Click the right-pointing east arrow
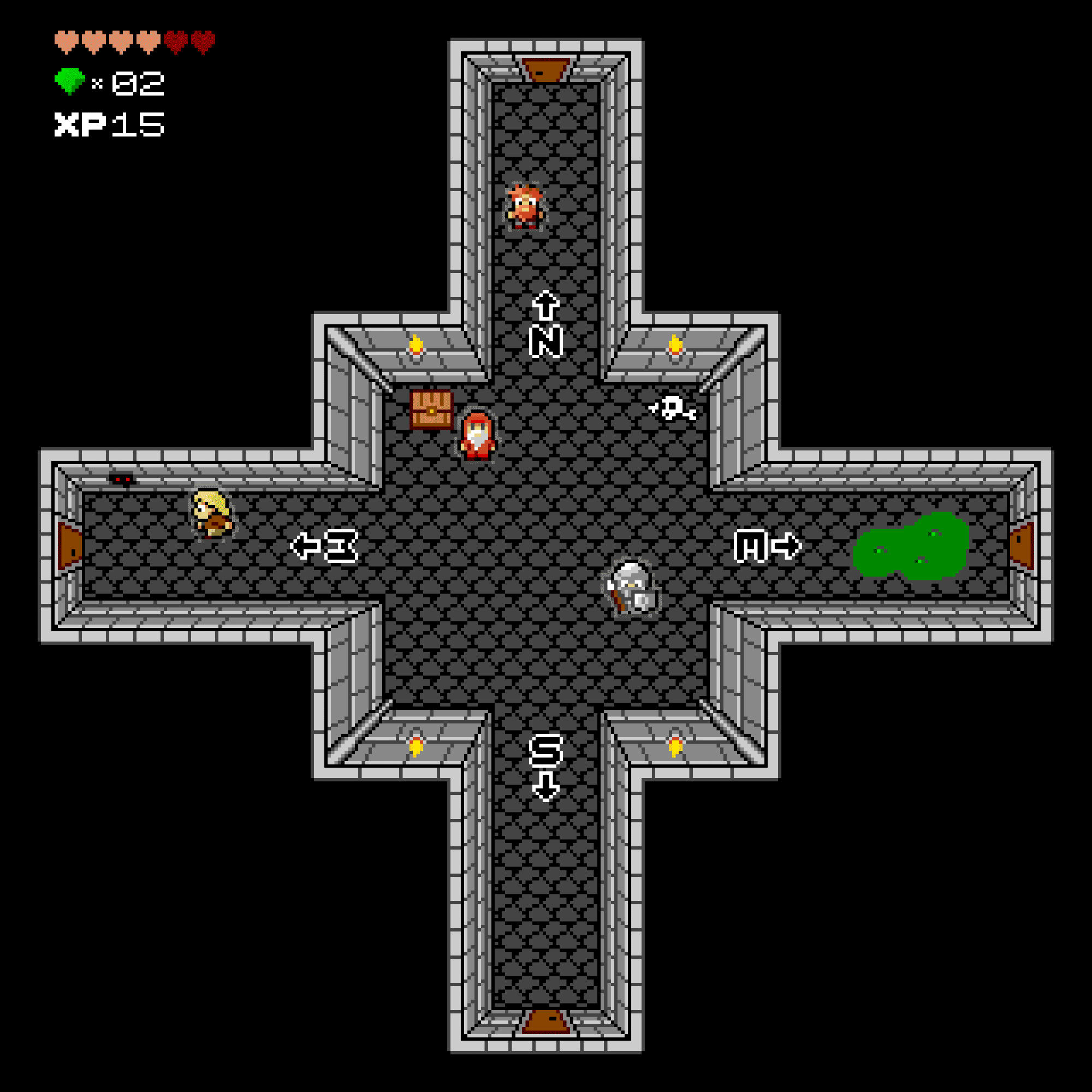Image resolution: width=1092 pixels, height=1092 pixels. coord(786,546)
